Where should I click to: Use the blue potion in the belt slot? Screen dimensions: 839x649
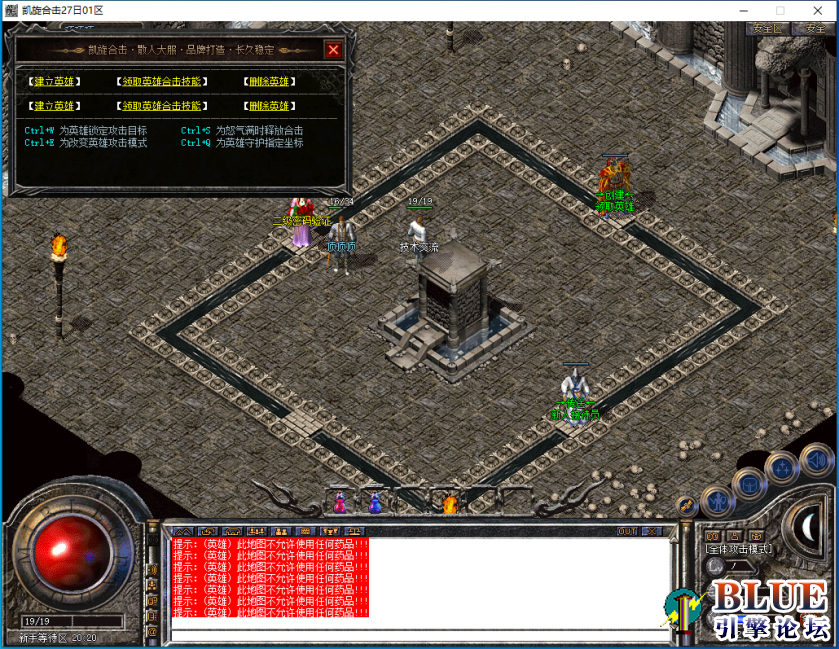[375, 501]
